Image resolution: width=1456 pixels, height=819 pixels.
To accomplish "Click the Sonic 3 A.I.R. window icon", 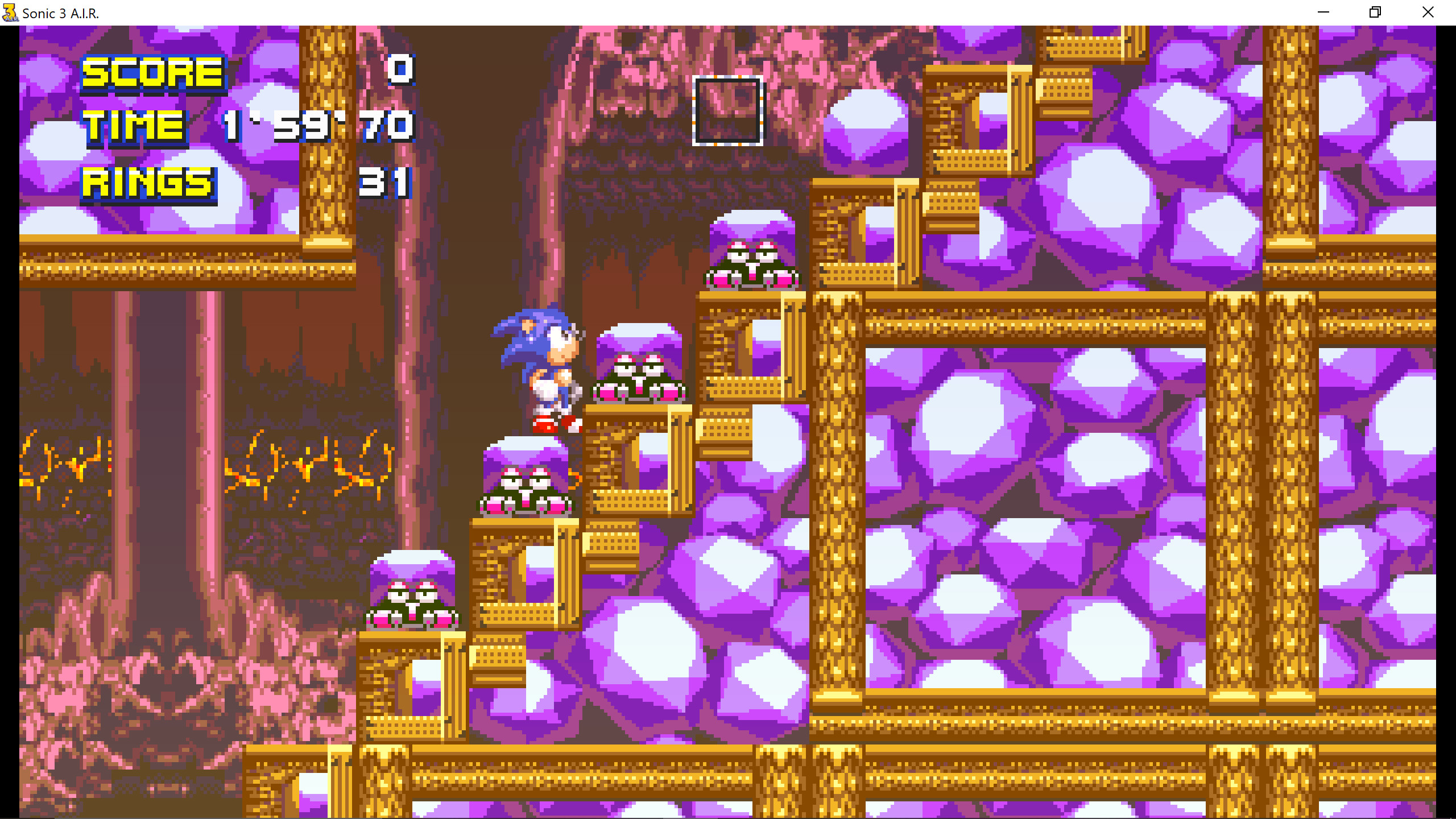I will click(x=11, y=11).
